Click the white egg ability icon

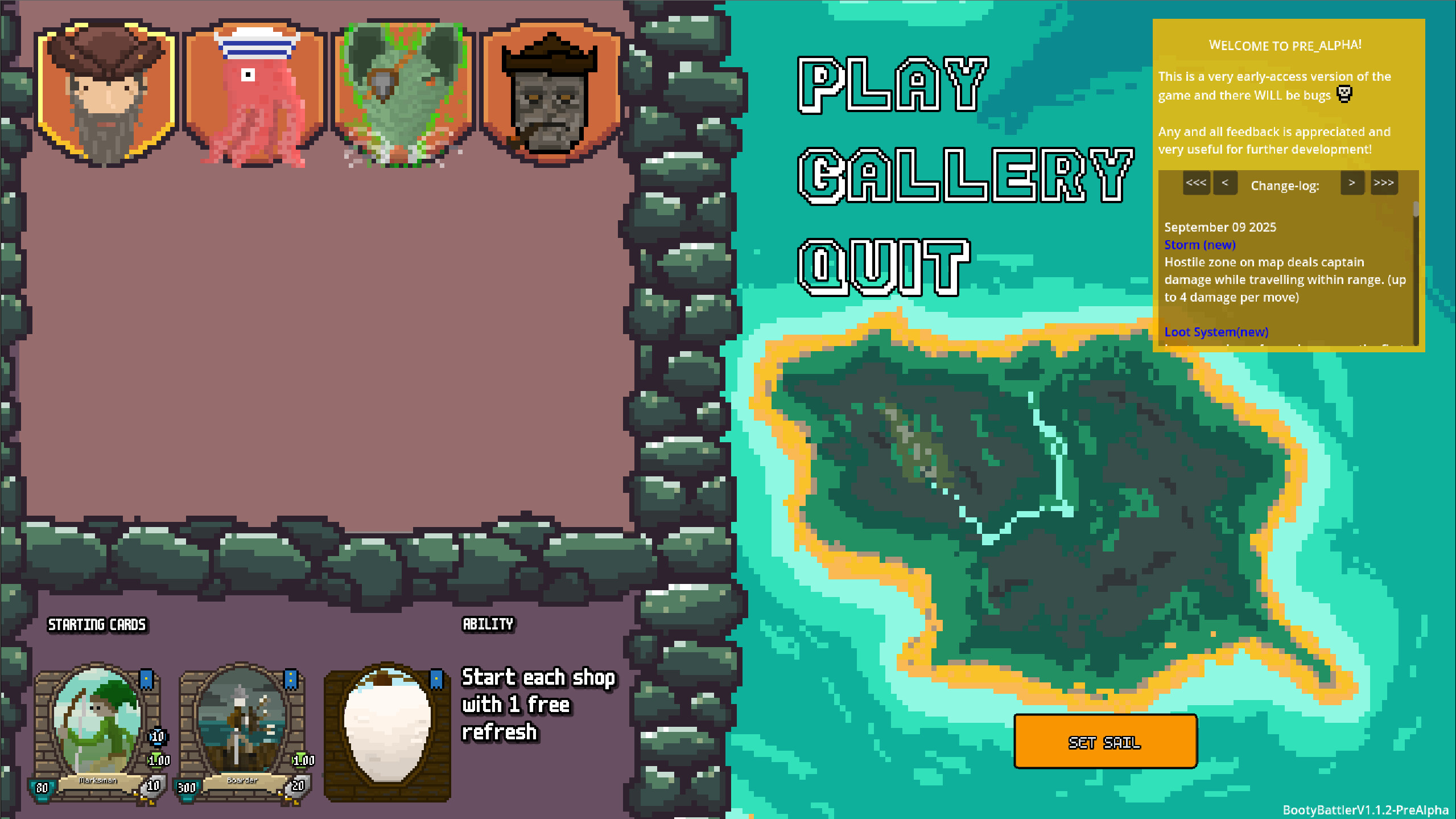(x=388, y=729)
